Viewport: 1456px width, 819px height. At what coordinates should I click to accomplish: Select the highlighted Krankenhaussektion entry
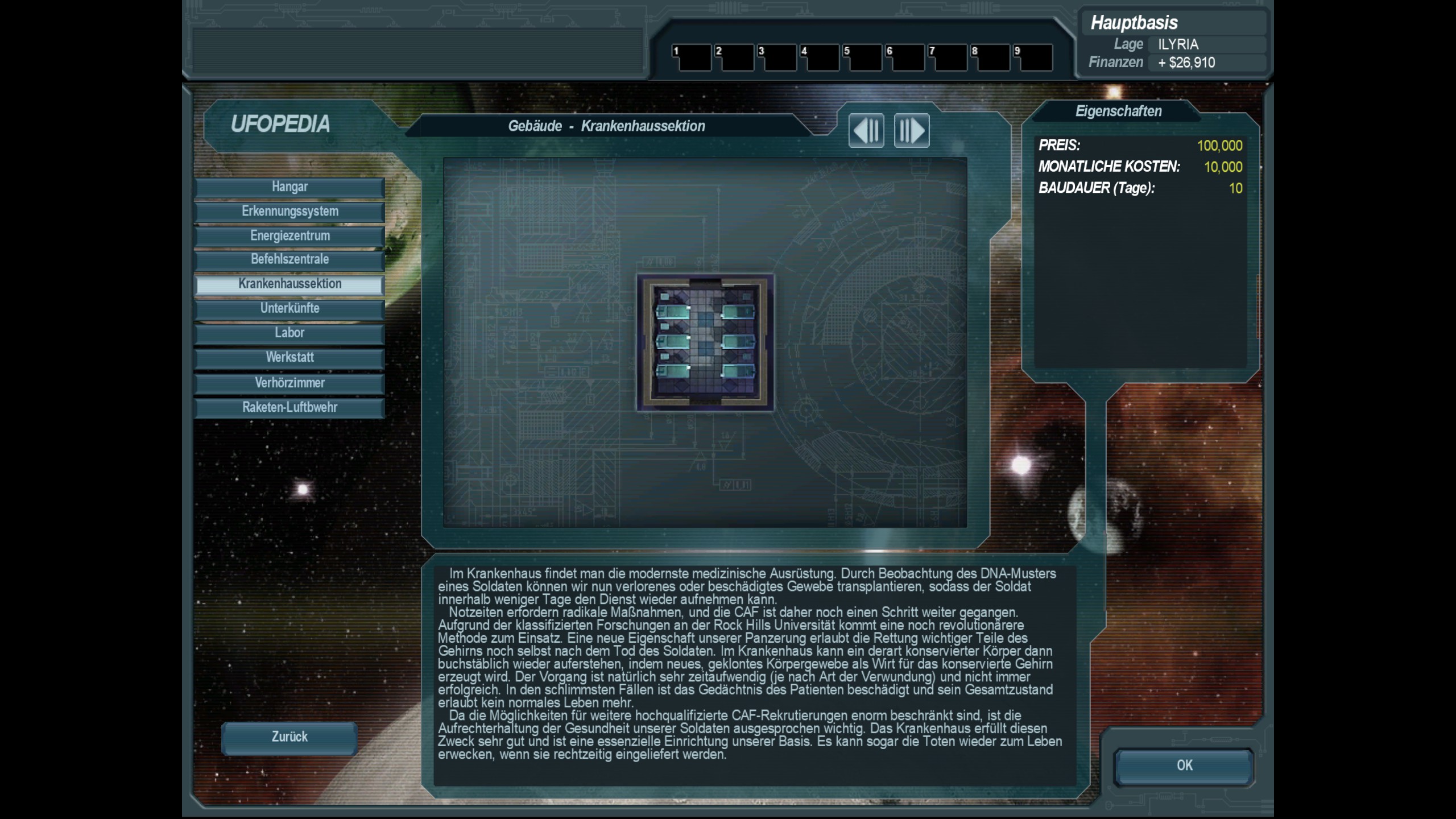coord(289,284)
